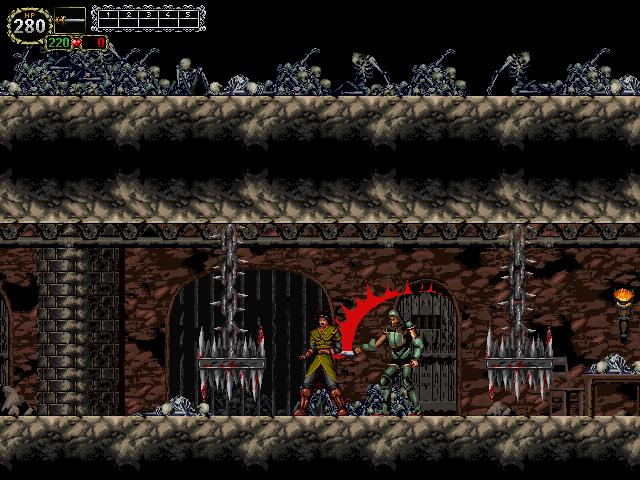Pick item slot number 4

tap(166, 17)
